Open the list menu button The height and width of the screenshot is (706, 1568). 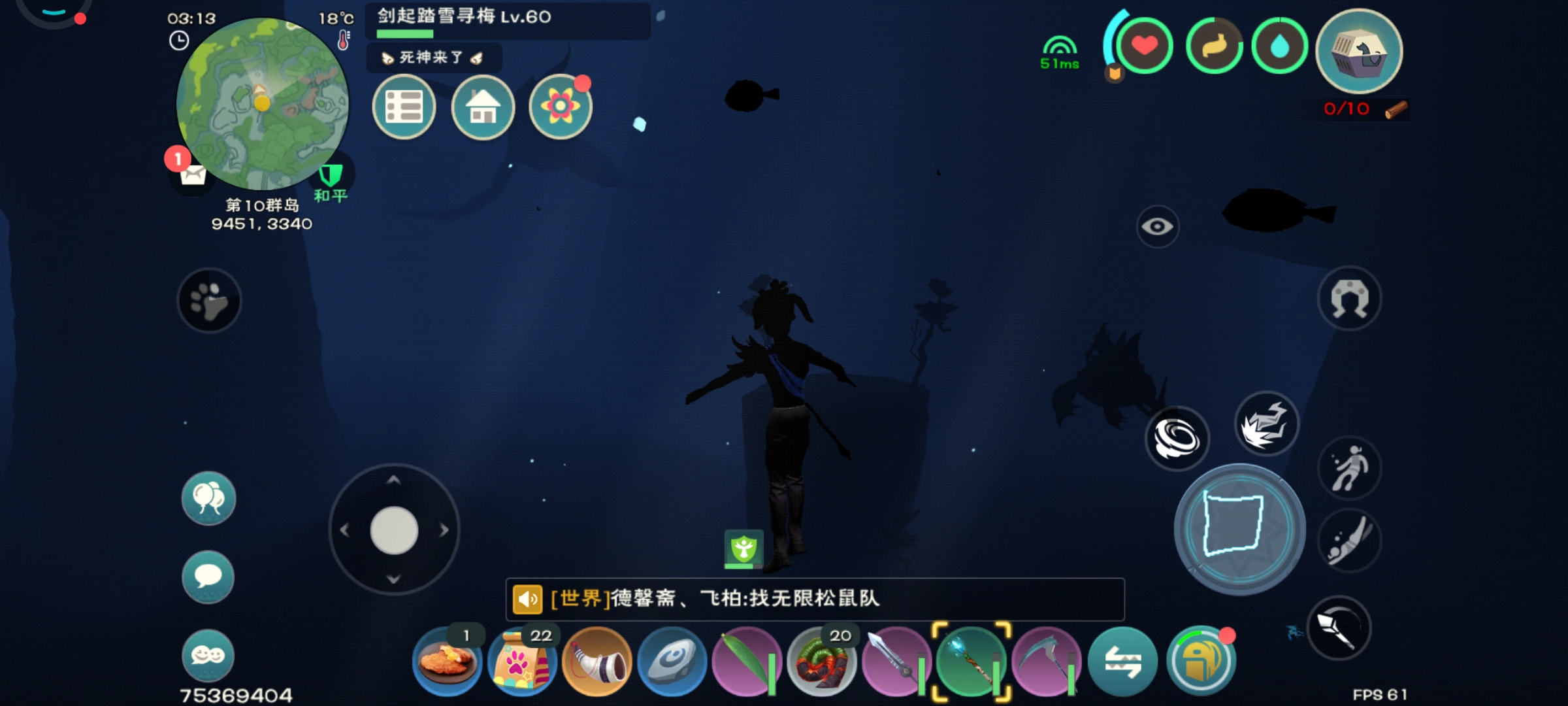404,107
